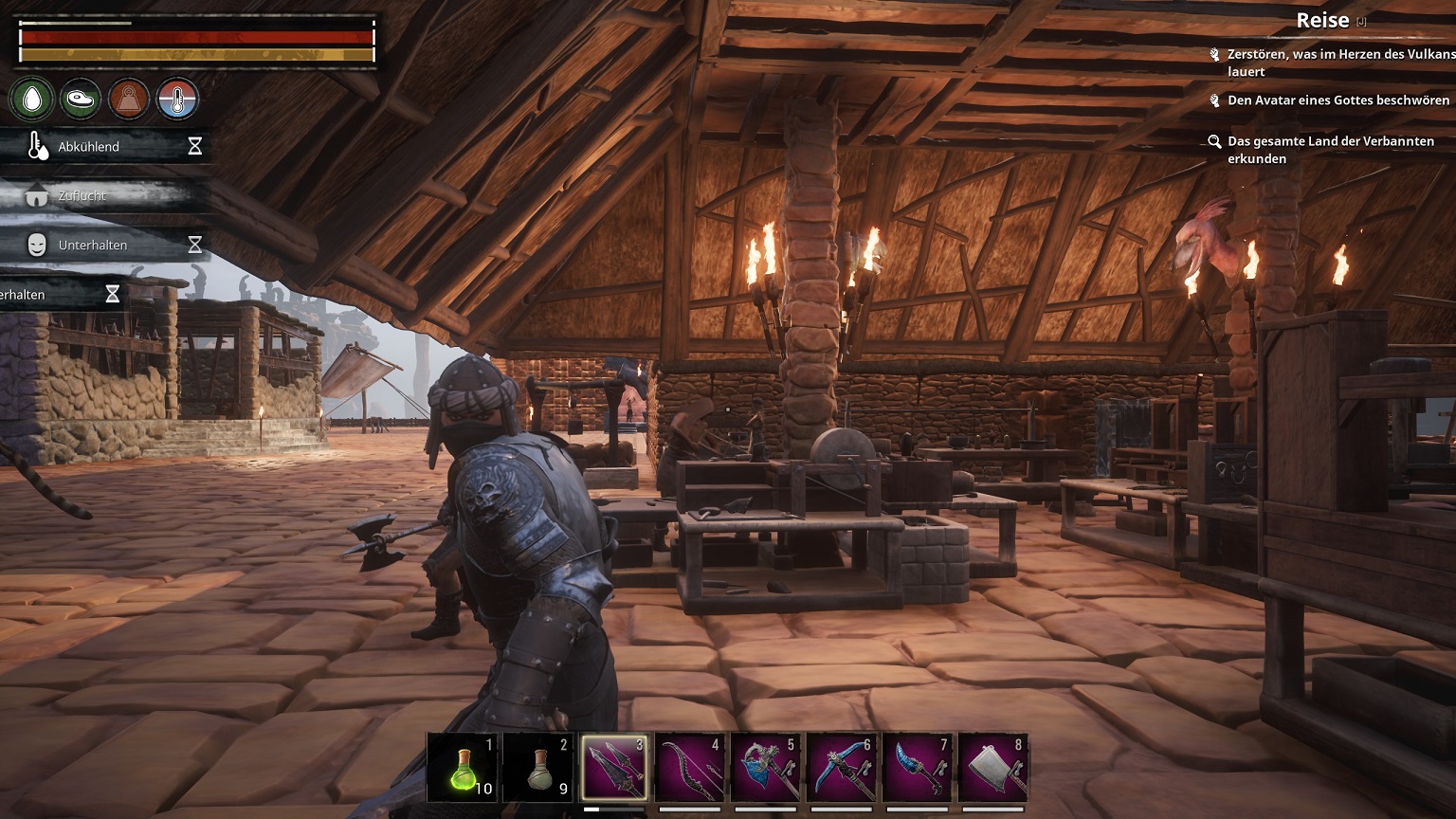Select the volcano heart journey objective
This screenshot has height=819, width=1456.
1338,63
